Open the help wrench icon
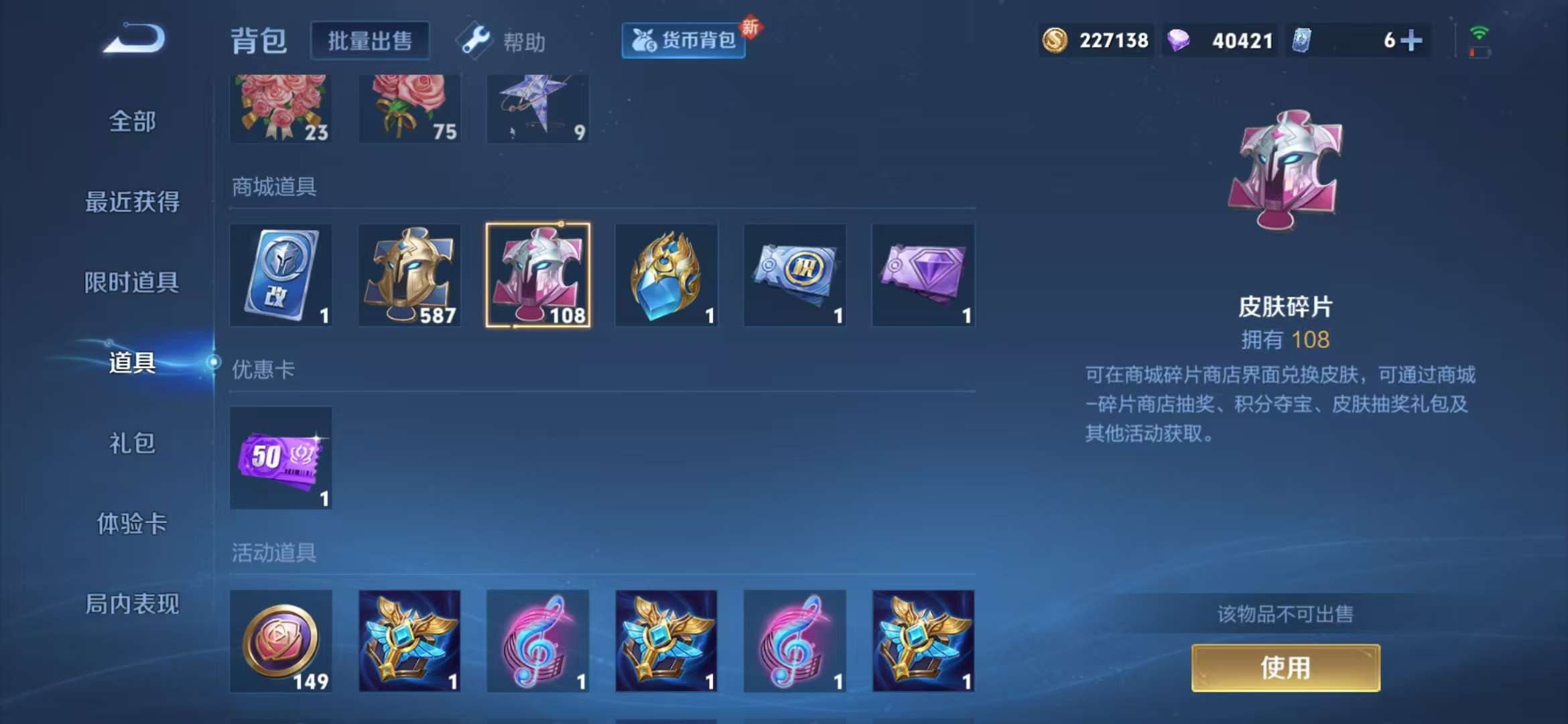 (474, 40)
